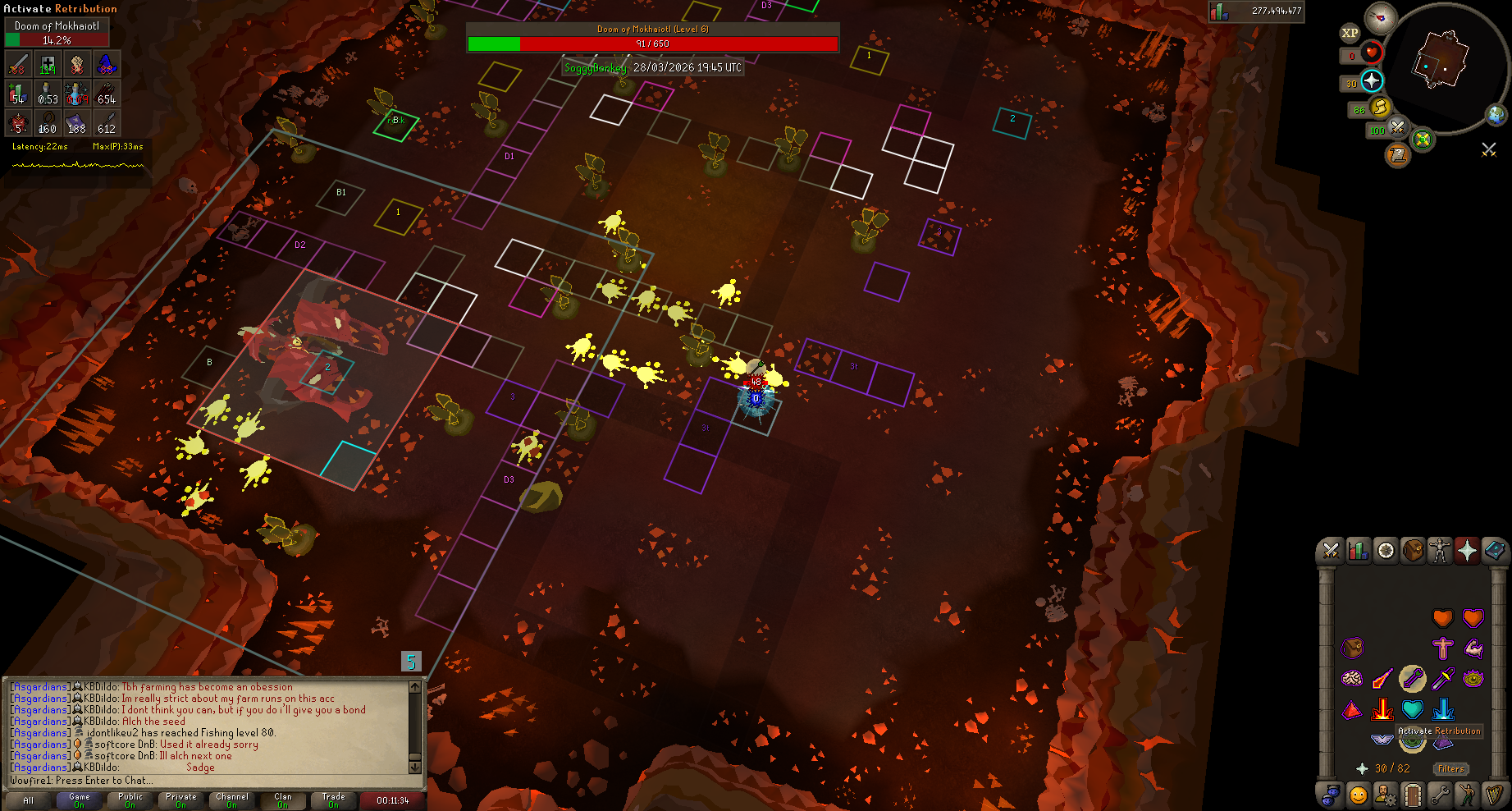The image size is (1512, 811).
Task: Toggle the XP drops button
Action: click(1350, 34)
